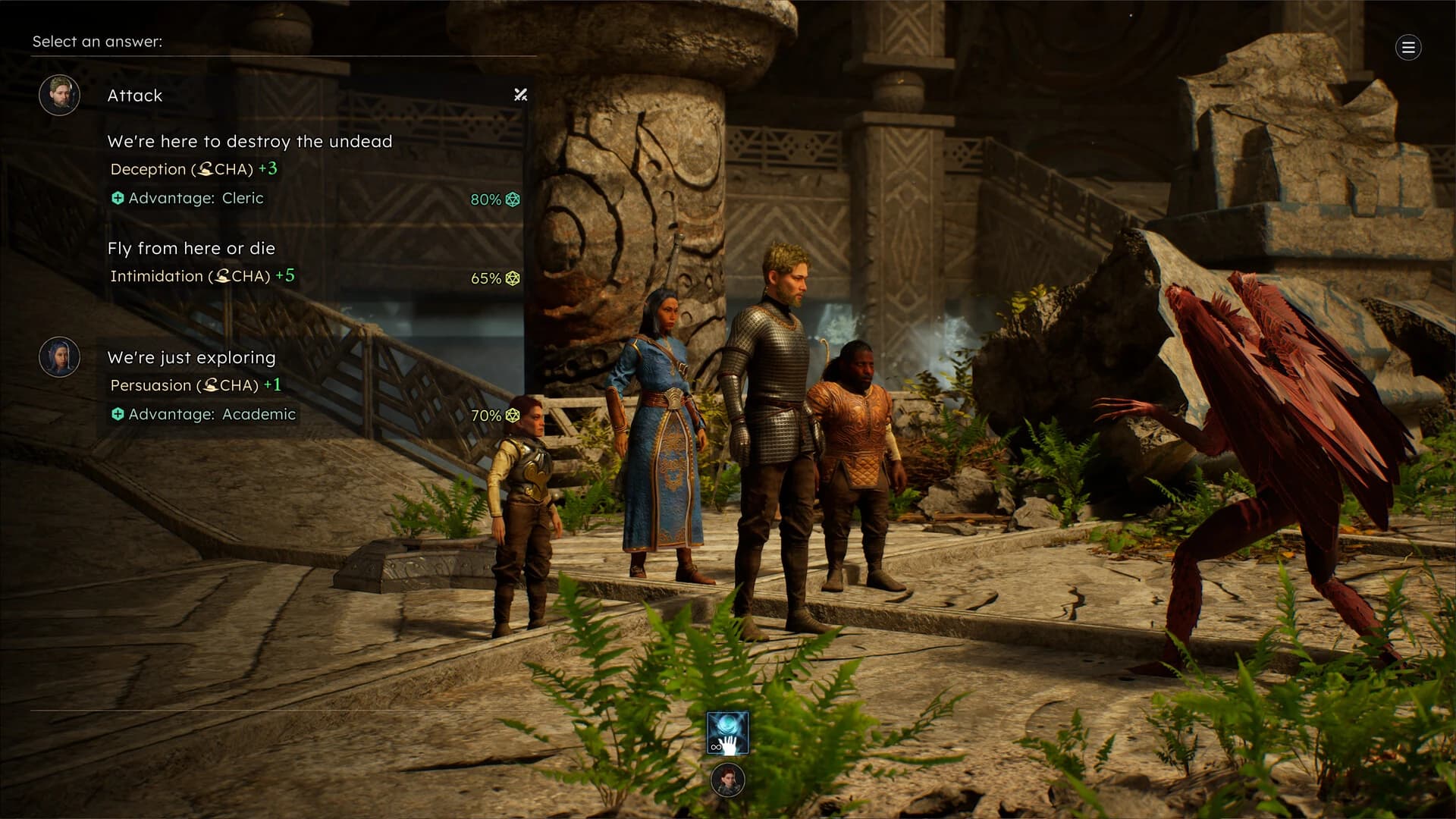The image size is (1456, 819).
Task: Click the 80% success chance indicator
Action: [485, 199]
